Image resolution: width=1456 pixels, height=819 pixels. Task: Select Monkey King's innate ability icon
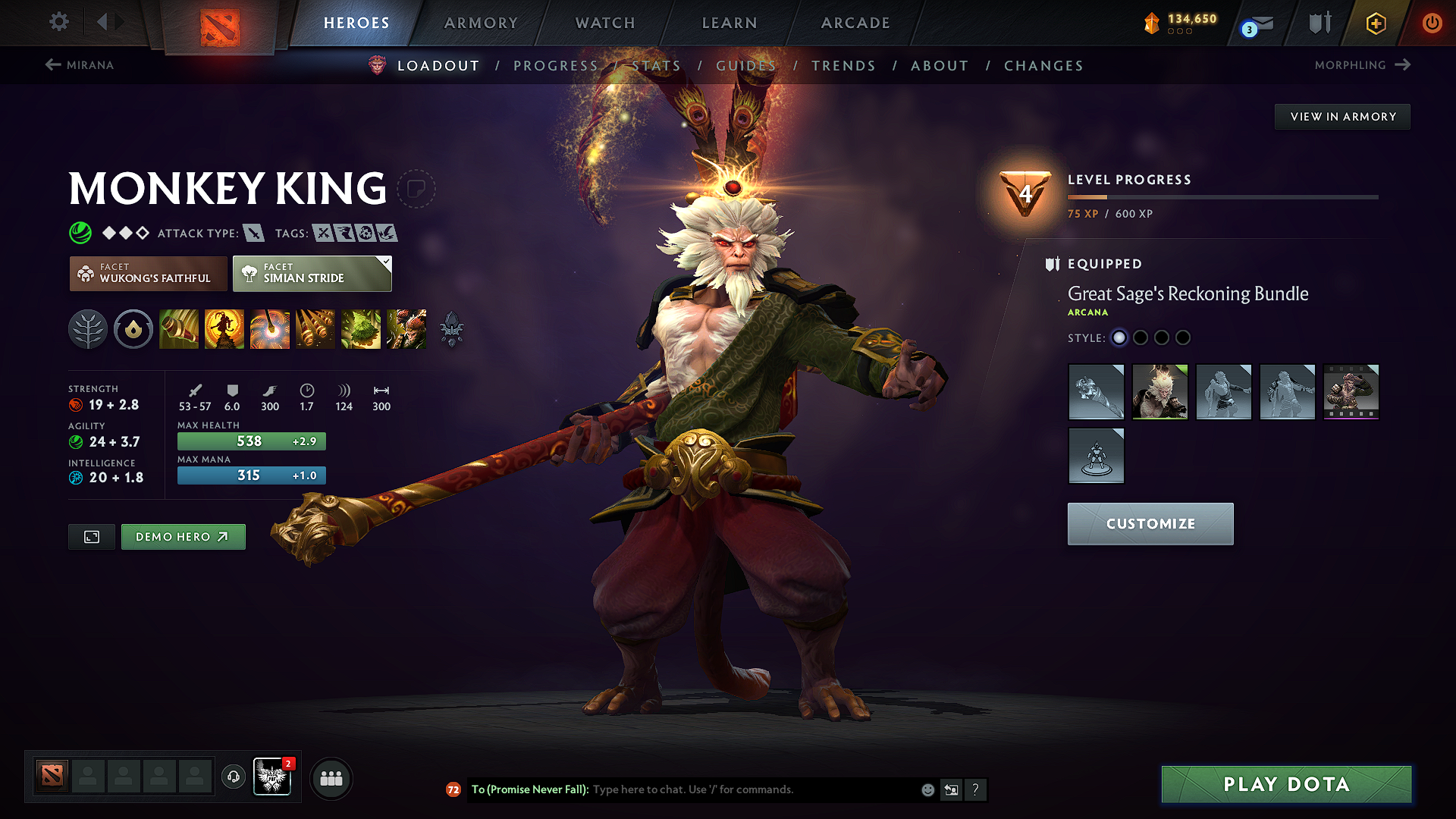133,329
